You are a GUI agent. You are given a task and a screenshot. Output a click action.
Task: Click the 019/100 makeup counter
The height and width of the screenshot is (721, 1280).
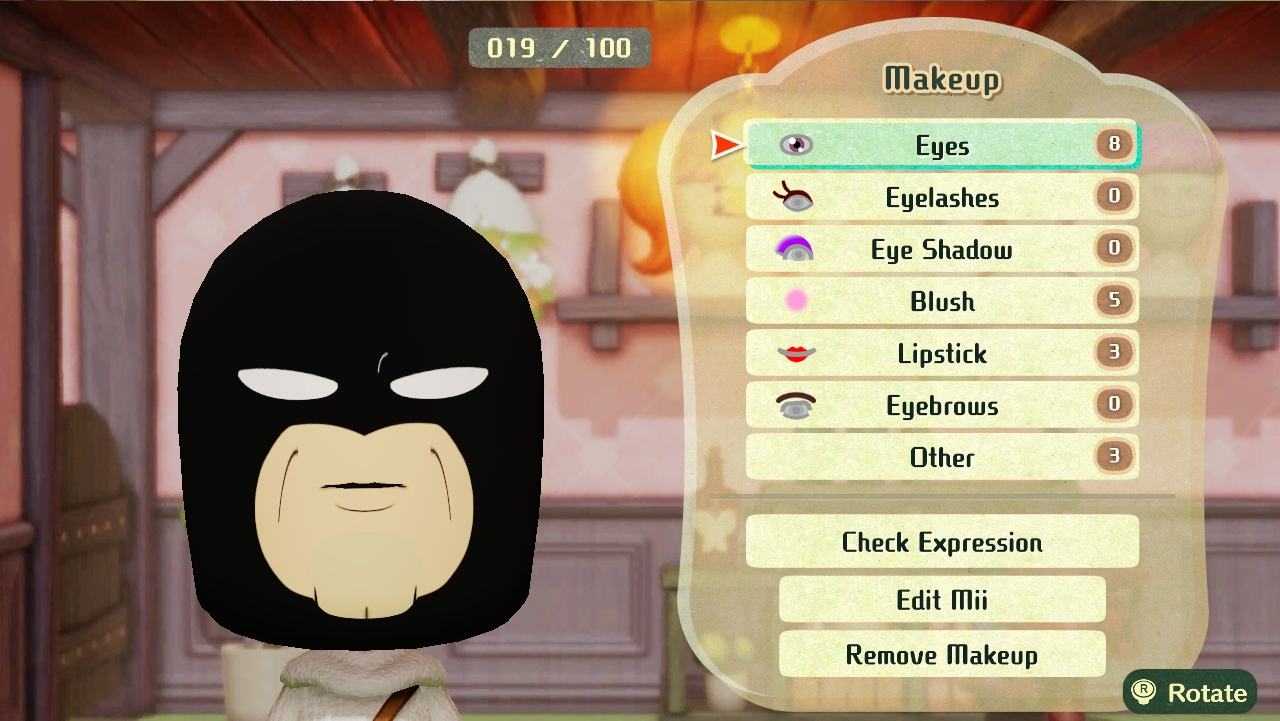tap(558, 47)
